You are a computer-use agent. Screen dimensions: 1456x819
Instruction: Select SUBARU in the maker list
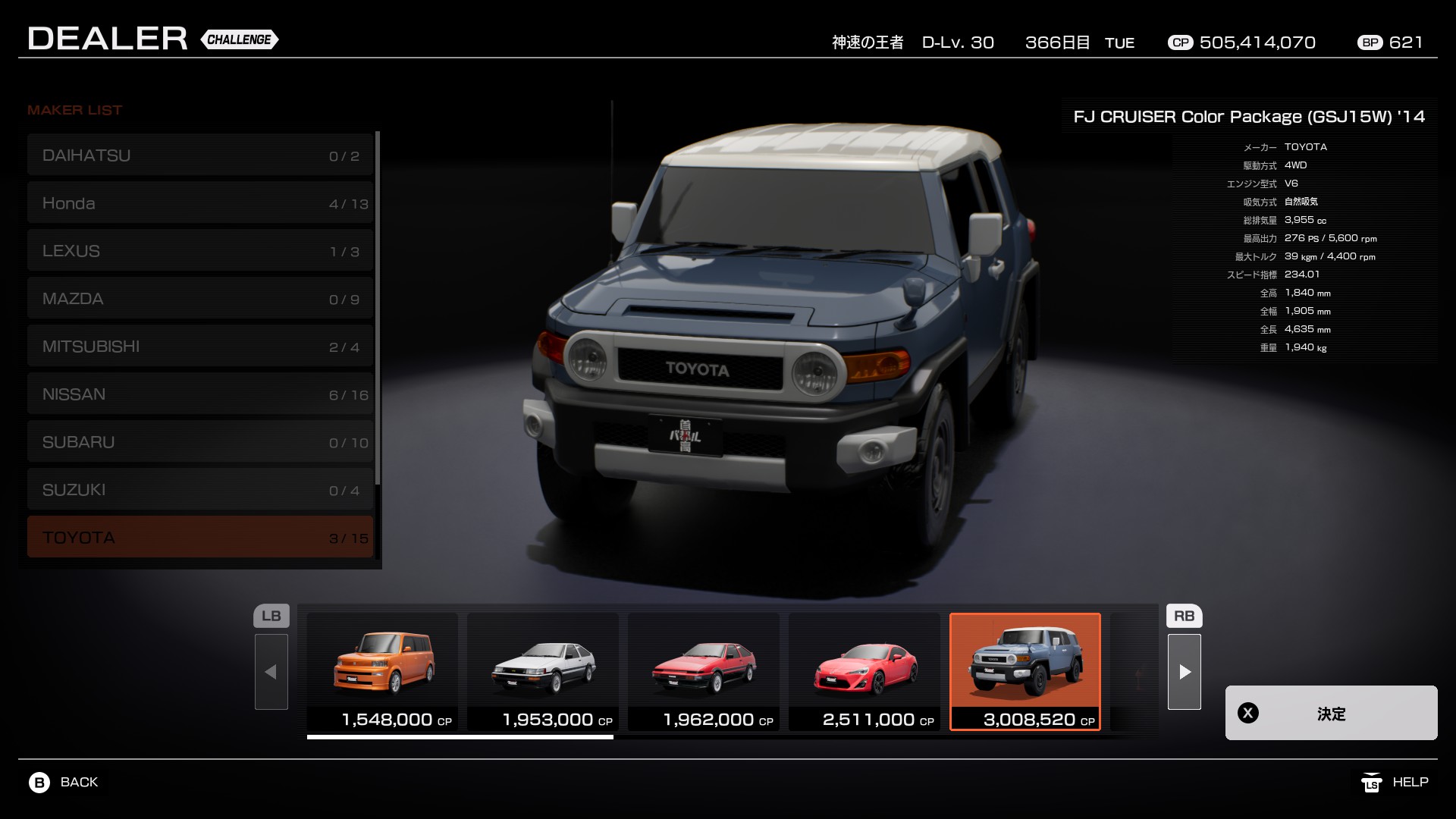[x=200, y=442]
